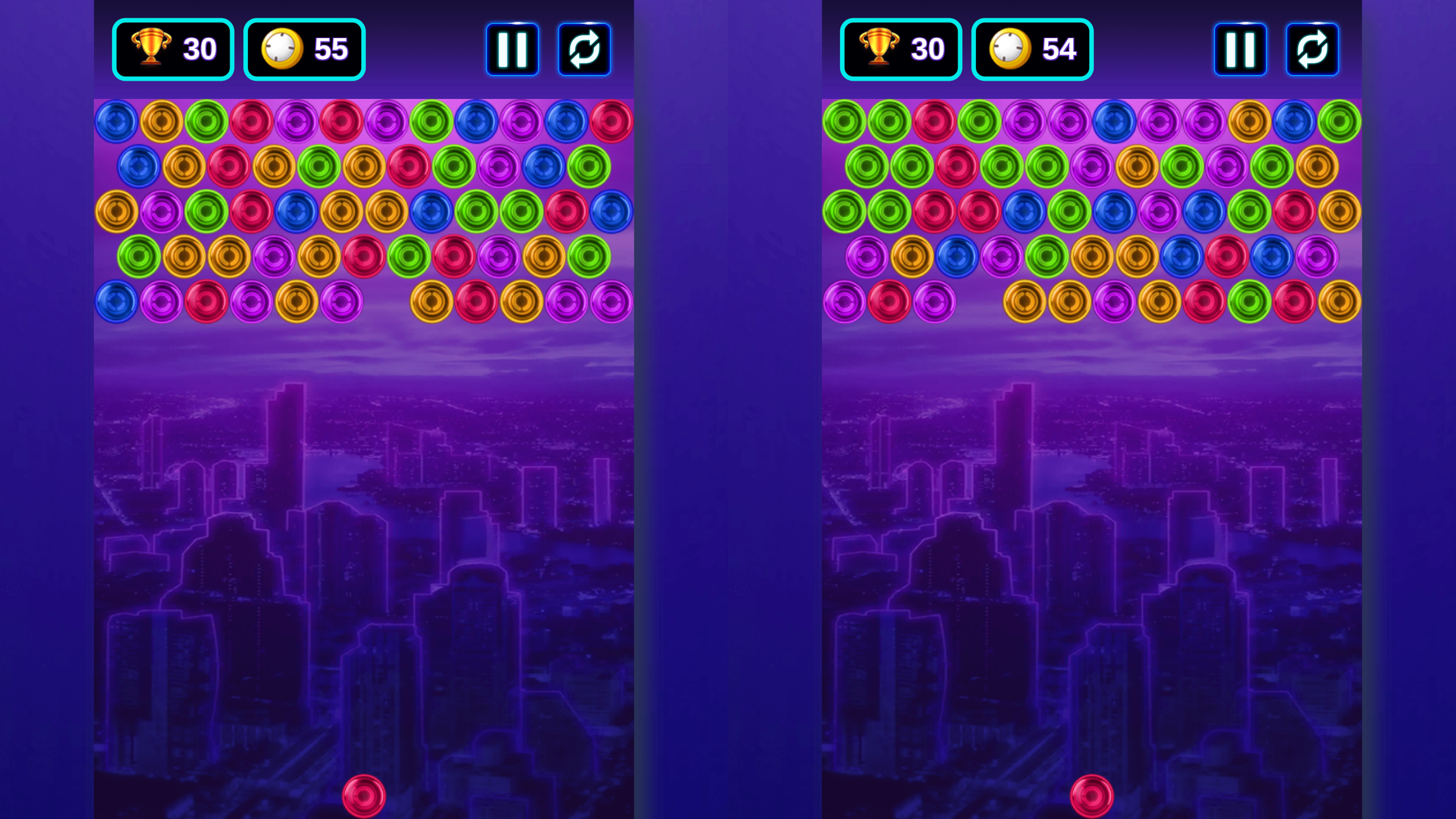Click the pause bars inside the left pause button
The width and height of the screenshot is (1456, 819).
click(x=512, y=48)
